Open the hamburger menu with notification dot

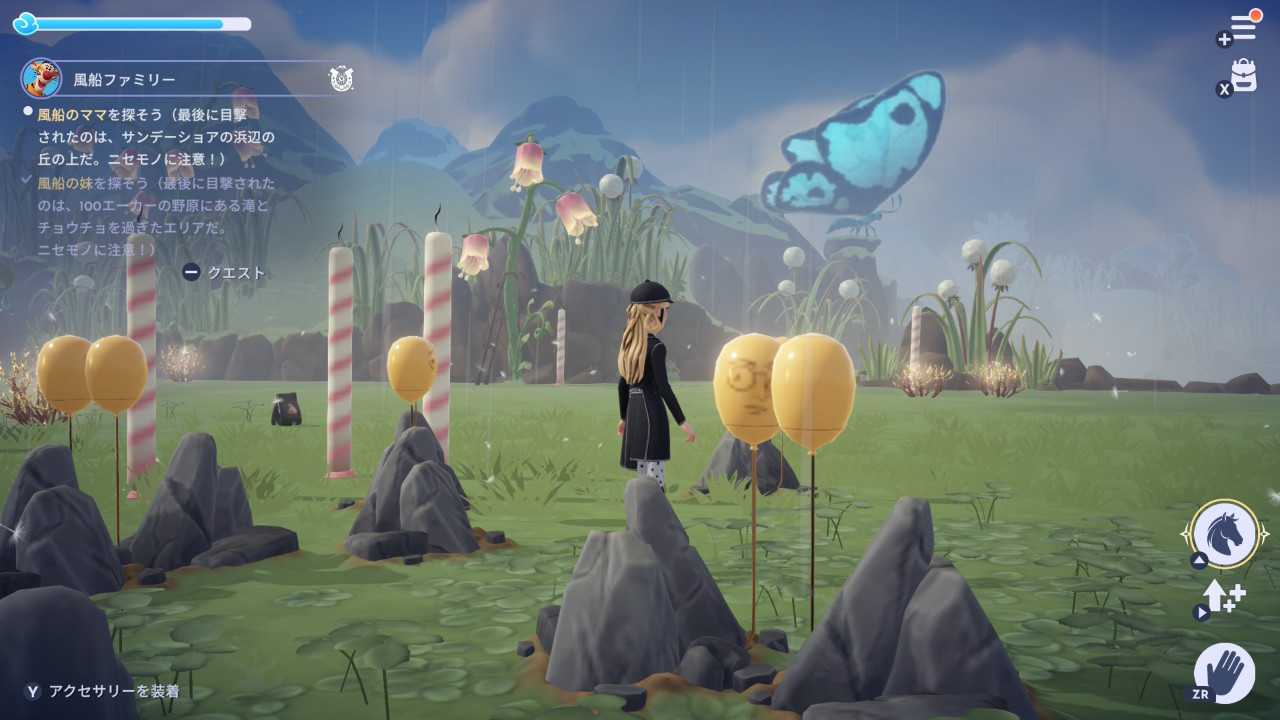[x=1243, y=27]
